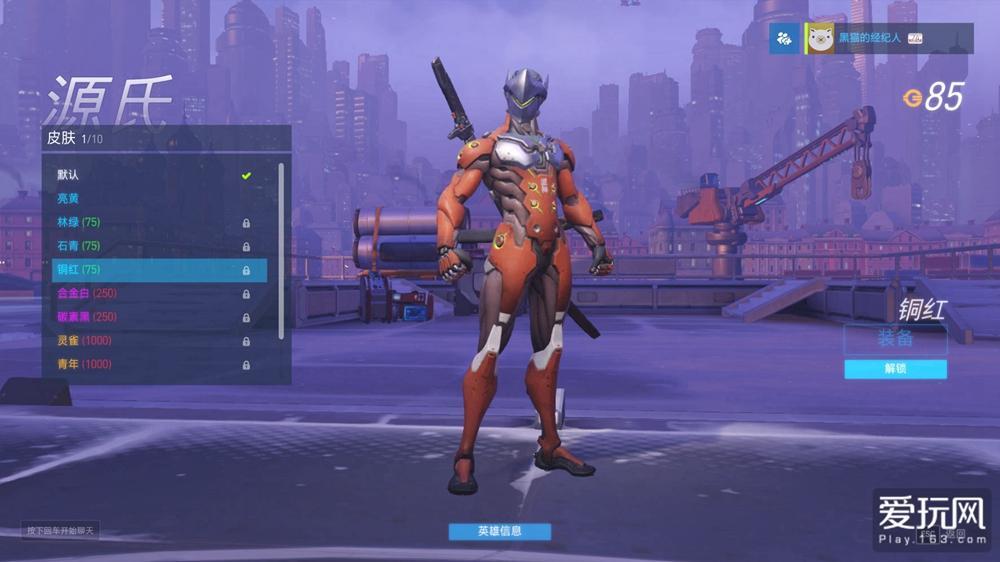Select the 林绿 (75) skin
The height and width of the screenshot is (562, 1000).
coord(150,222)
